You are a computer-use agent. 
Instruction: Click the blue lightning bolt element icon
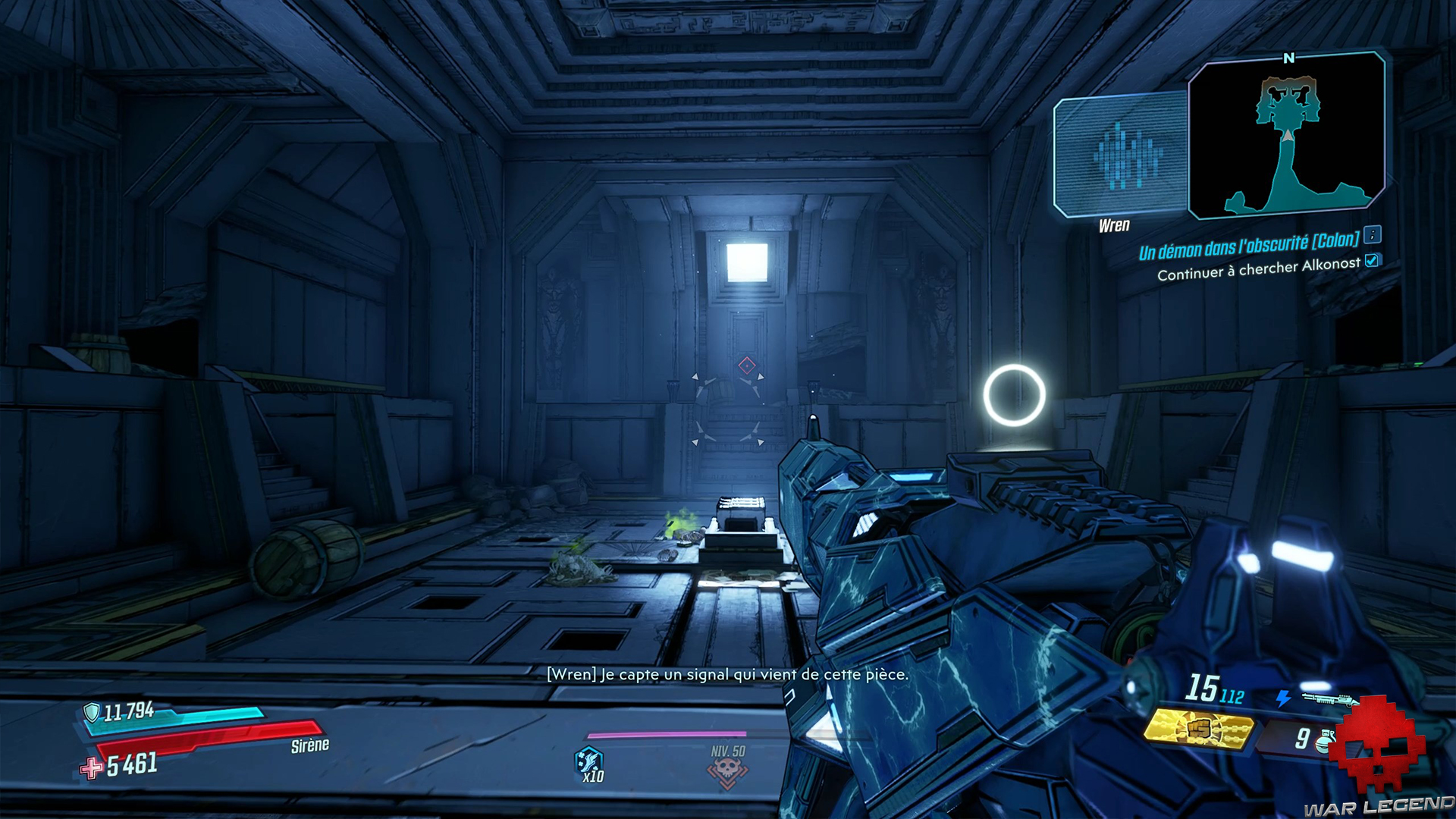1283,698
